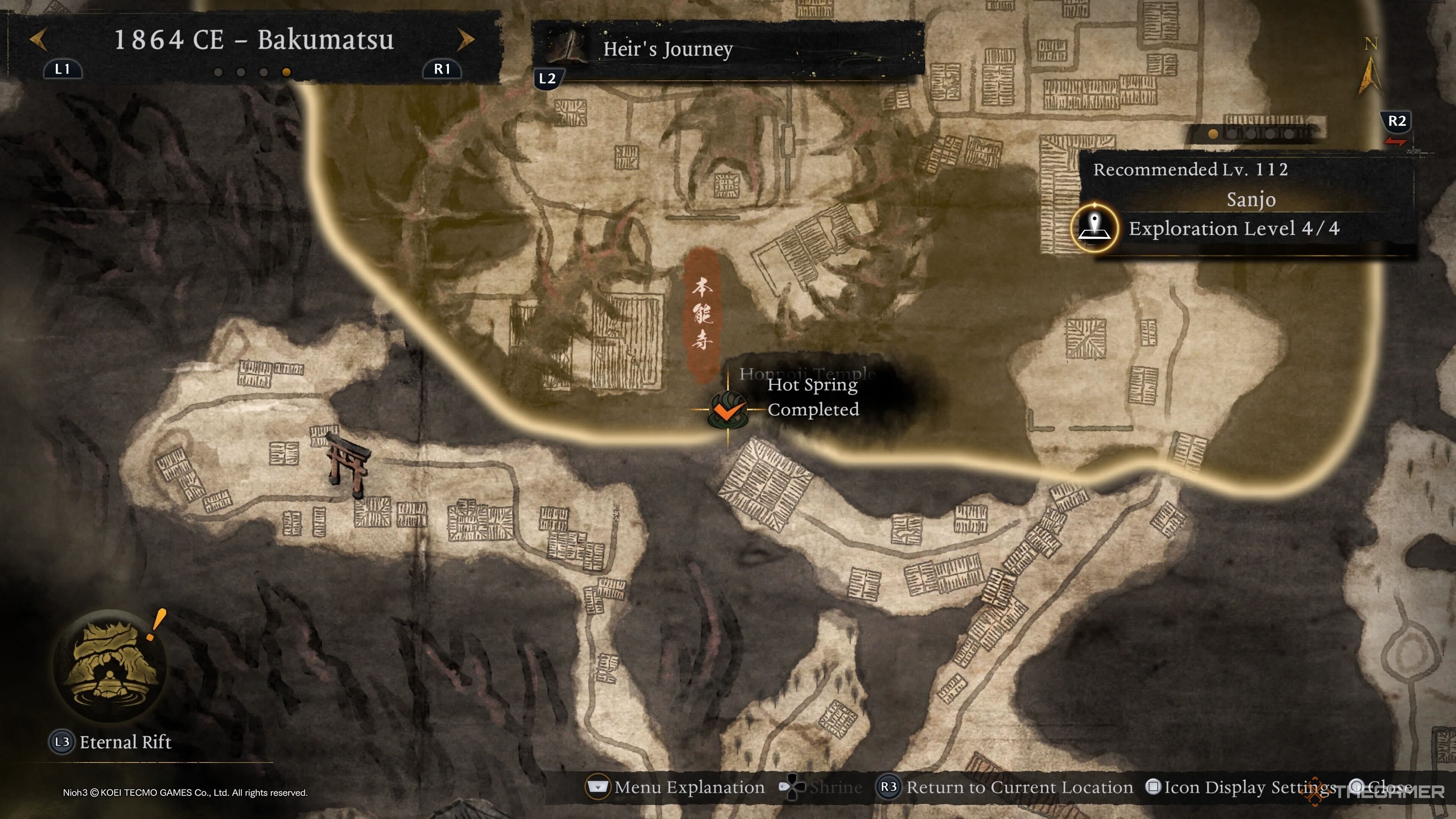The width and height of the screenshot is (1456, 819).
Task: Select the Honnoji Temple red map label
Action: click(x=702, y=314)
